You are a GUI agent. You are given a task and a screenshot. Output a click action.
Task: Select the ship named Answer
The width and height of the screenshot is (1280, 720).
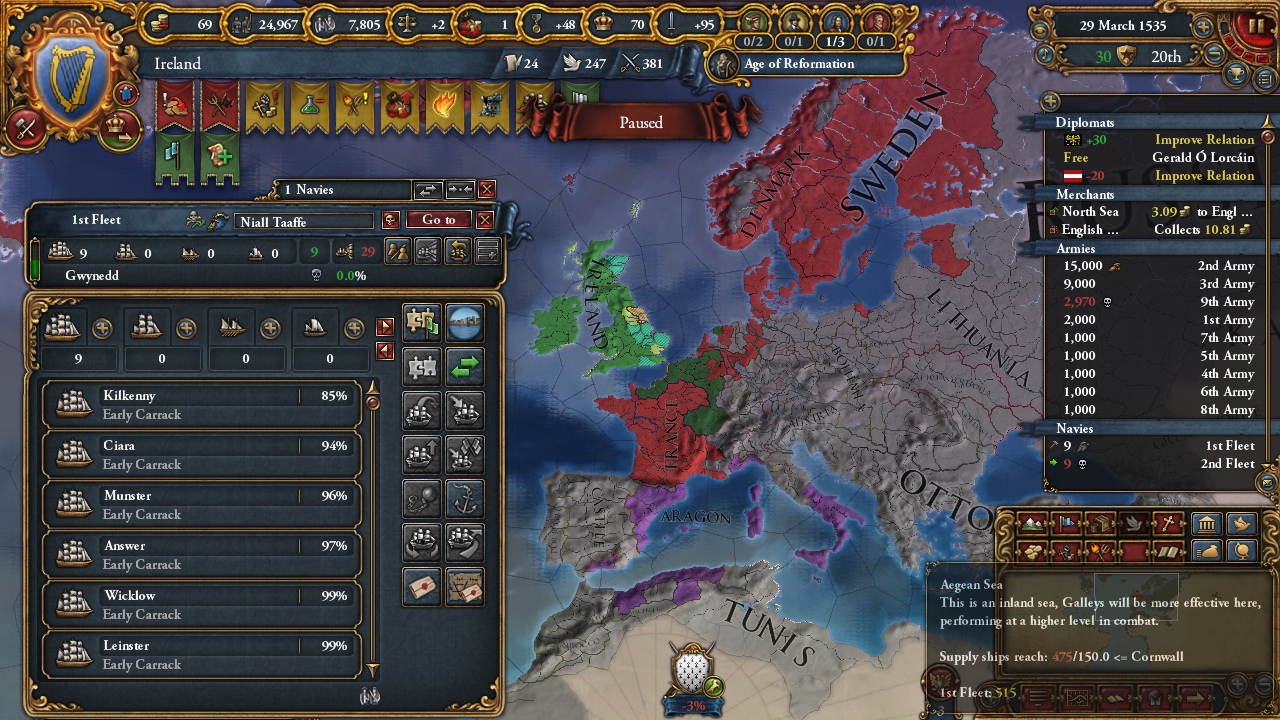click(x=200, y=554)
